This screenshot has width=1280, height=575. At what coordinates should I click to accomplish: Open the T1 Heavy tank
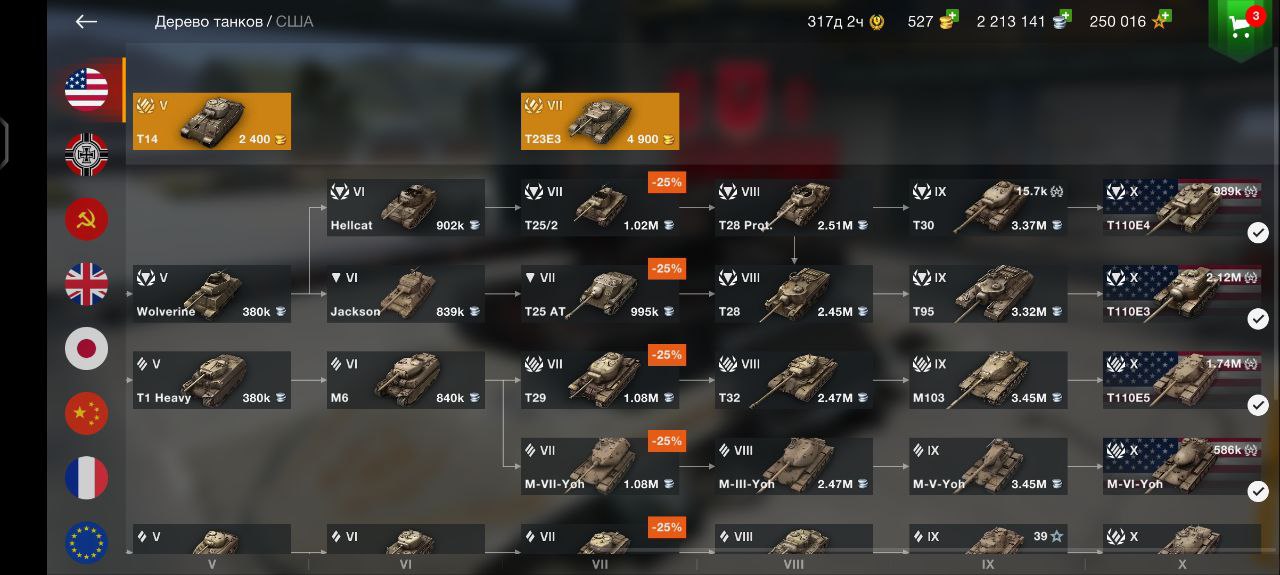point(212,380)
